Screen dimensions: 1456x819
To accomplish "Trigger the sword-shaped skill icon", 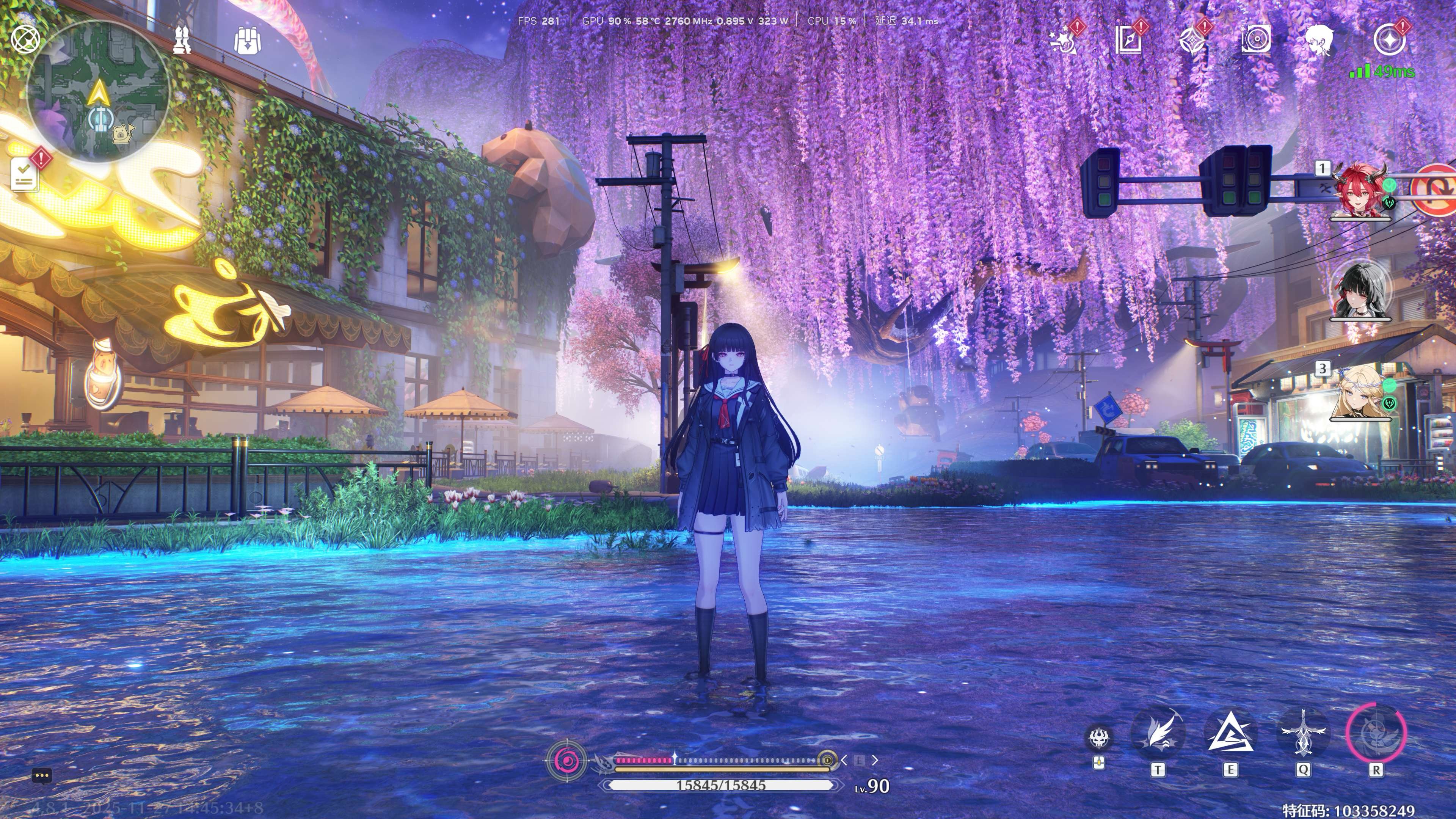I will coord(1303,734).
